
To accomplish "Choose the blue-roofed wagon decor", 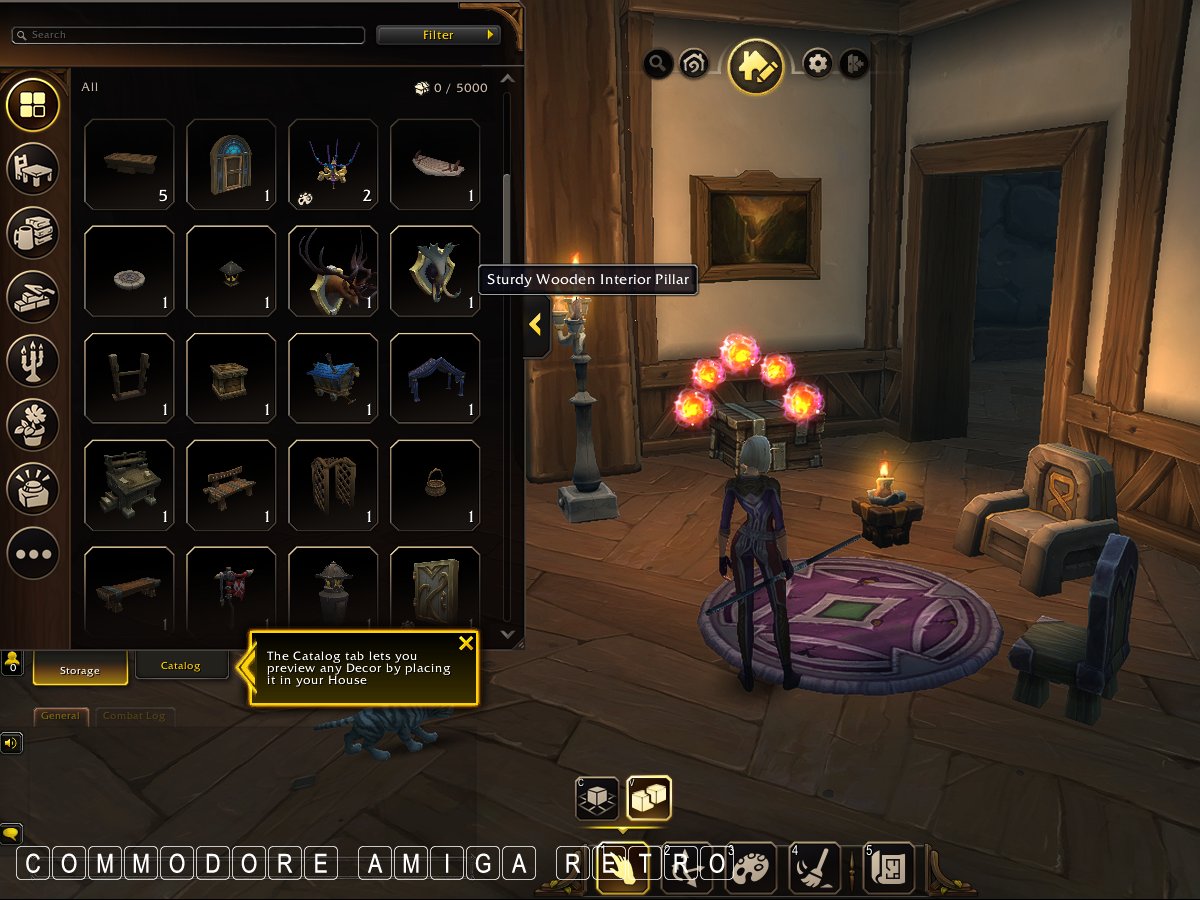I will click(333, 378).
